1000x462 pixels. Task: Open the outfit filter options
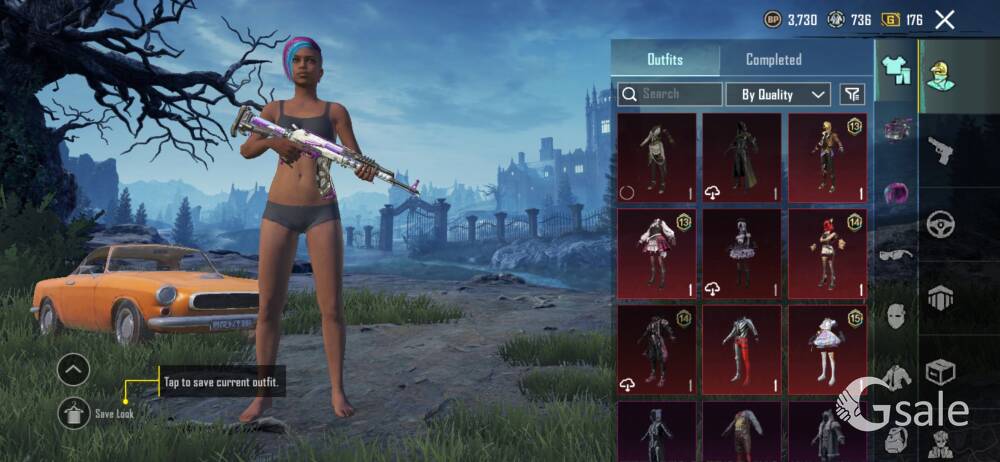pos(852,94)
